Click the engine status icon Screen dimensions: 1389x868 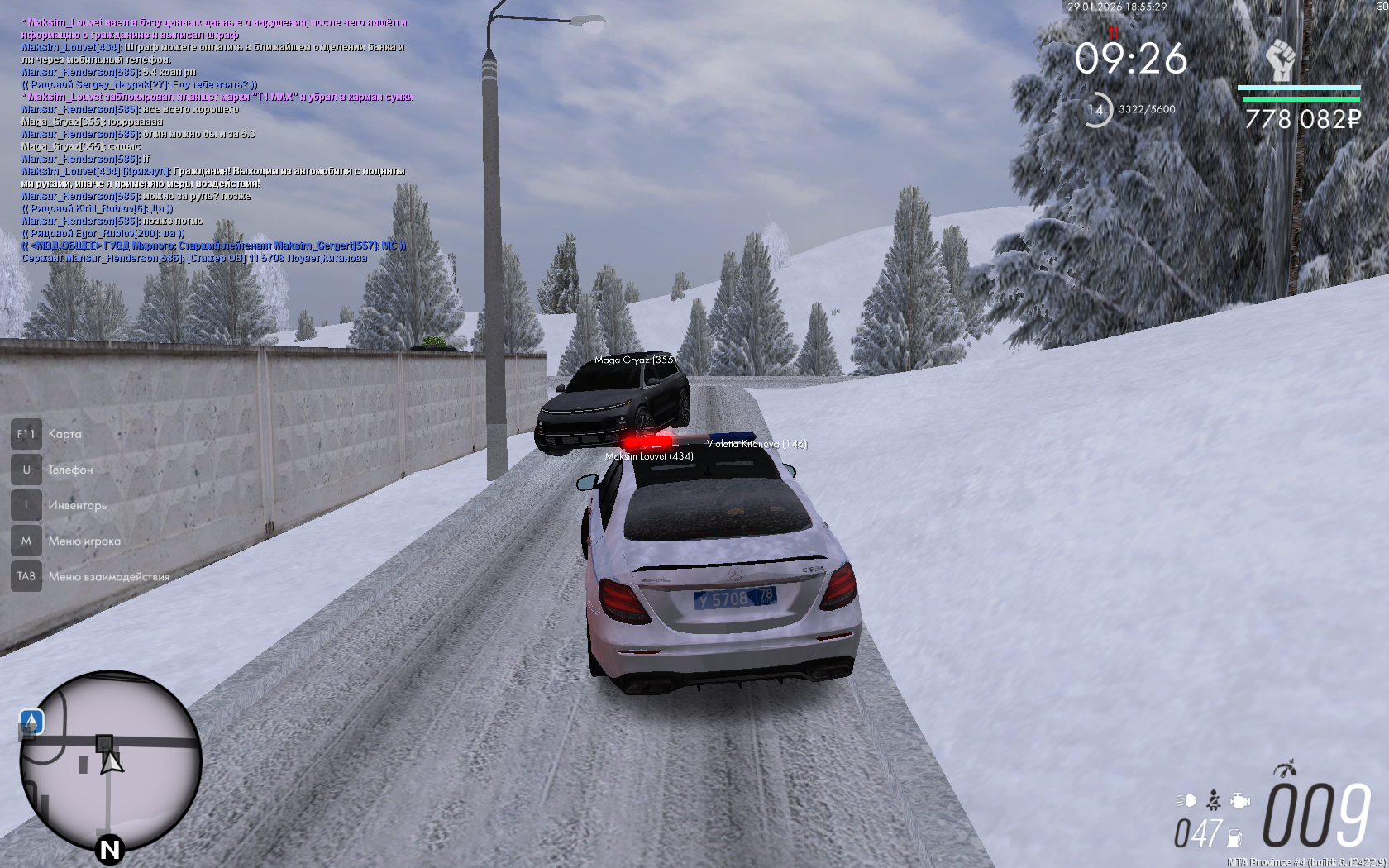[x=1239, y=800]
